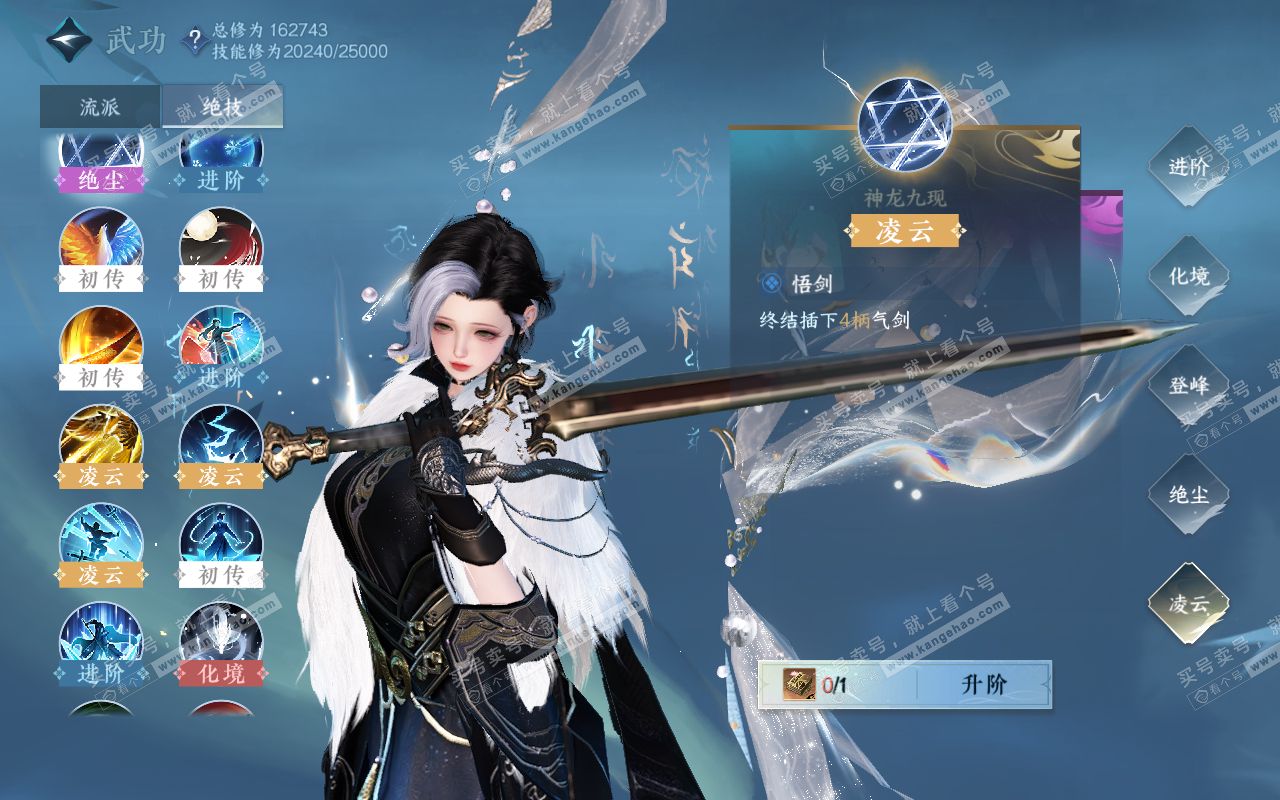The width and height of the screenshot is (1280, 800).
Task: Pick the red-labeled 化境 white feather skill
Action: [221, 637]
